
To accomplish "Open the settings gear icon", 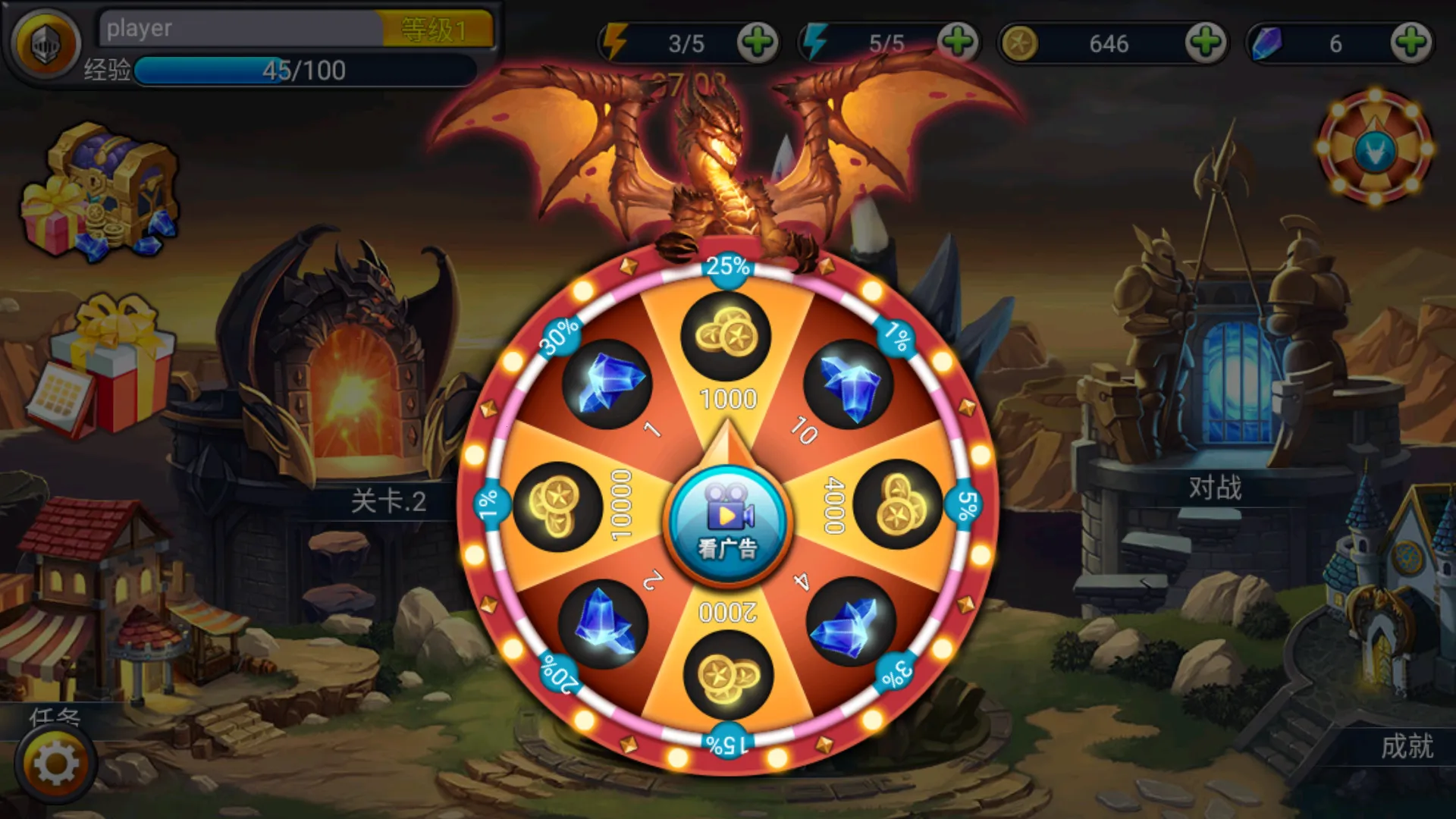I will point(57,762).
